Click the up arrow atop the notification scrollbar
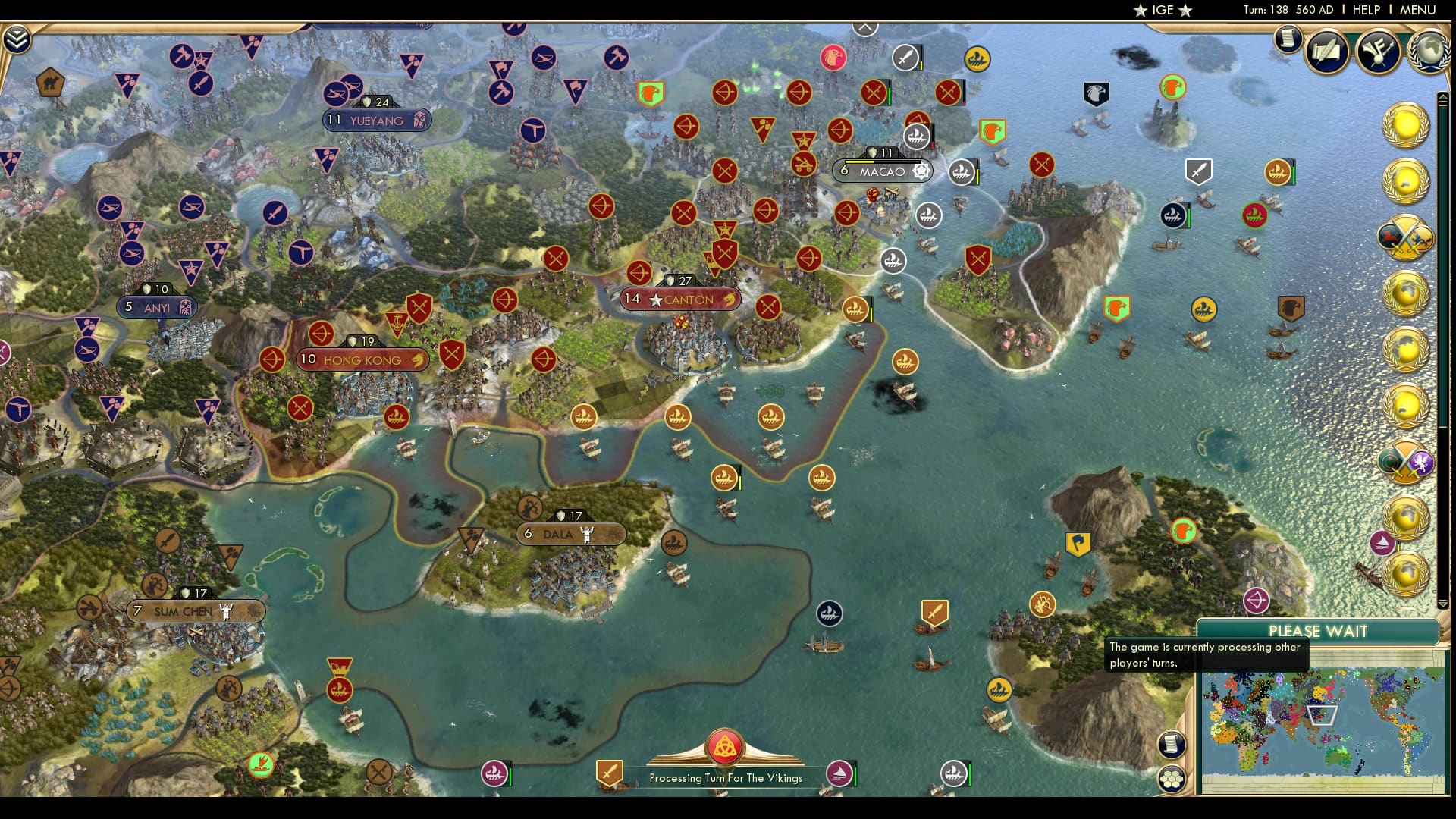This screenshot has height=819, width=1456. point(1444,97)
